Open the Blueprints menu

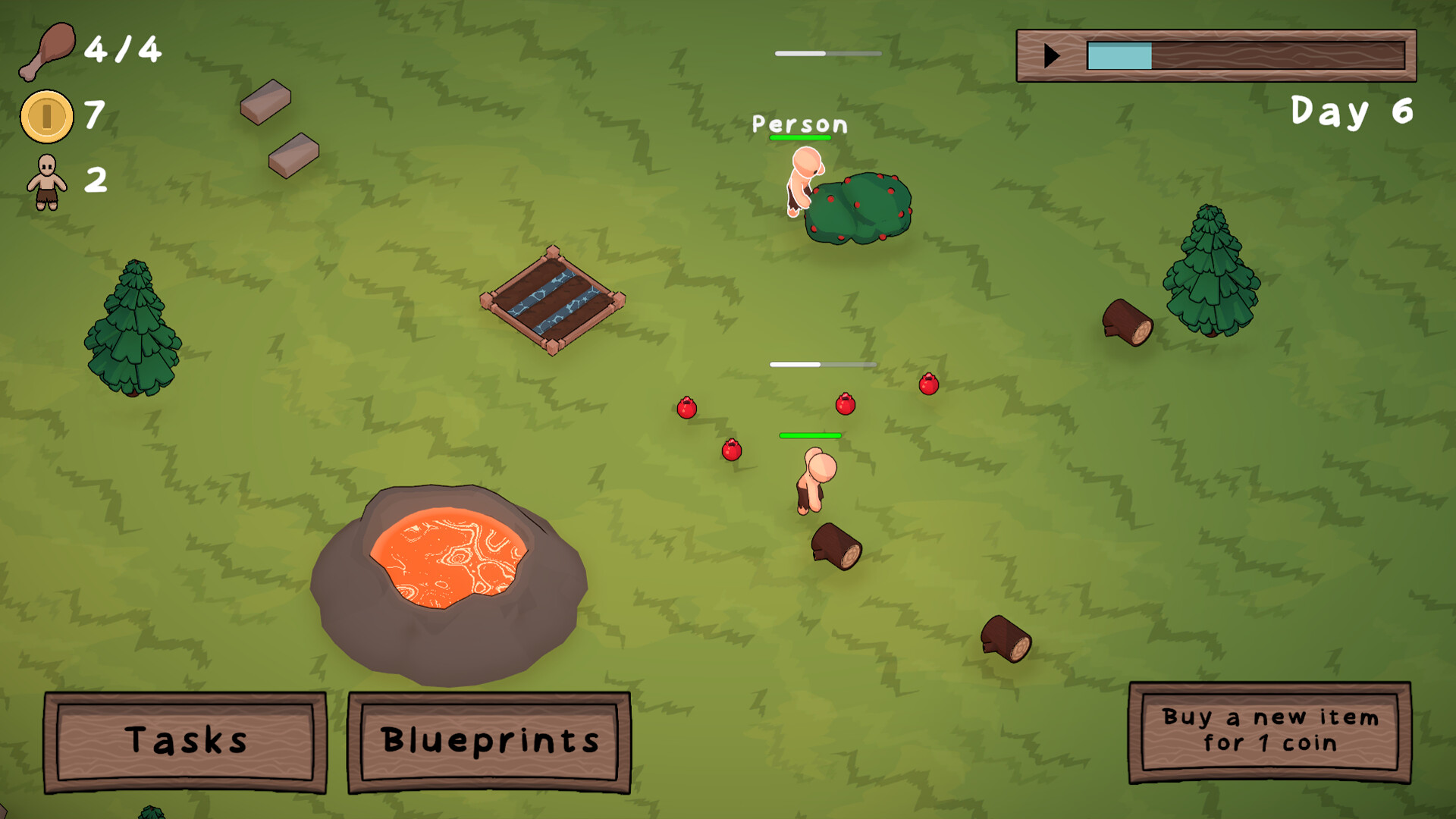[489, 741]
